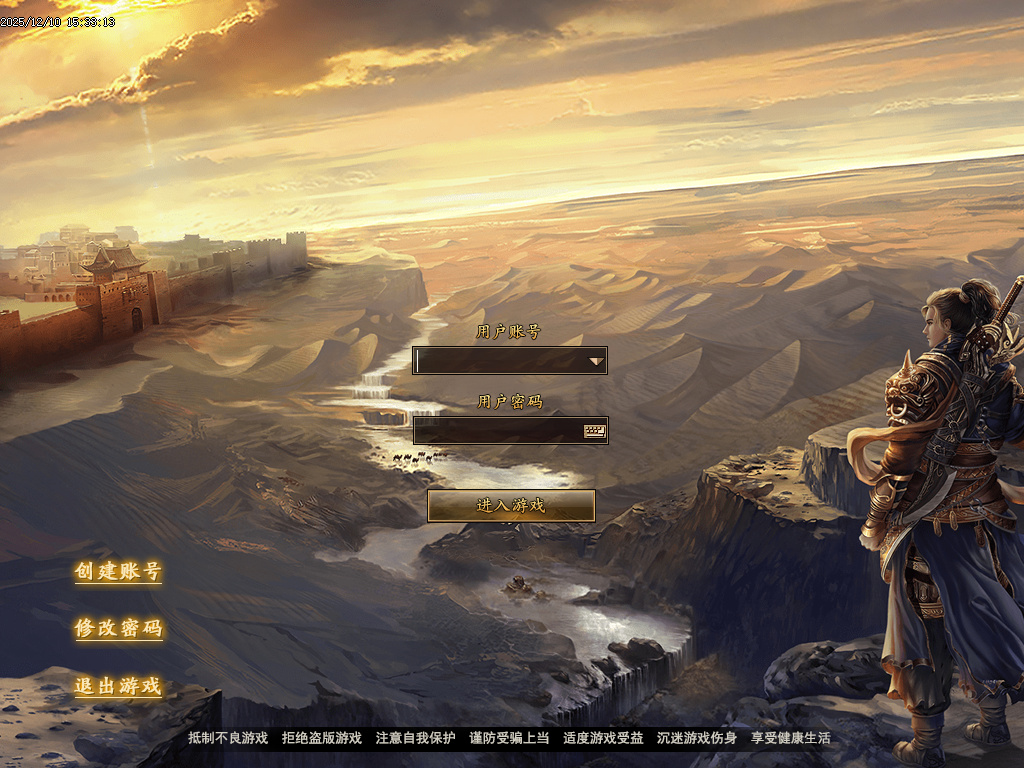Click the 用户账号 account input field
This screenshot has height=768, width=1024.
[498, 360]
